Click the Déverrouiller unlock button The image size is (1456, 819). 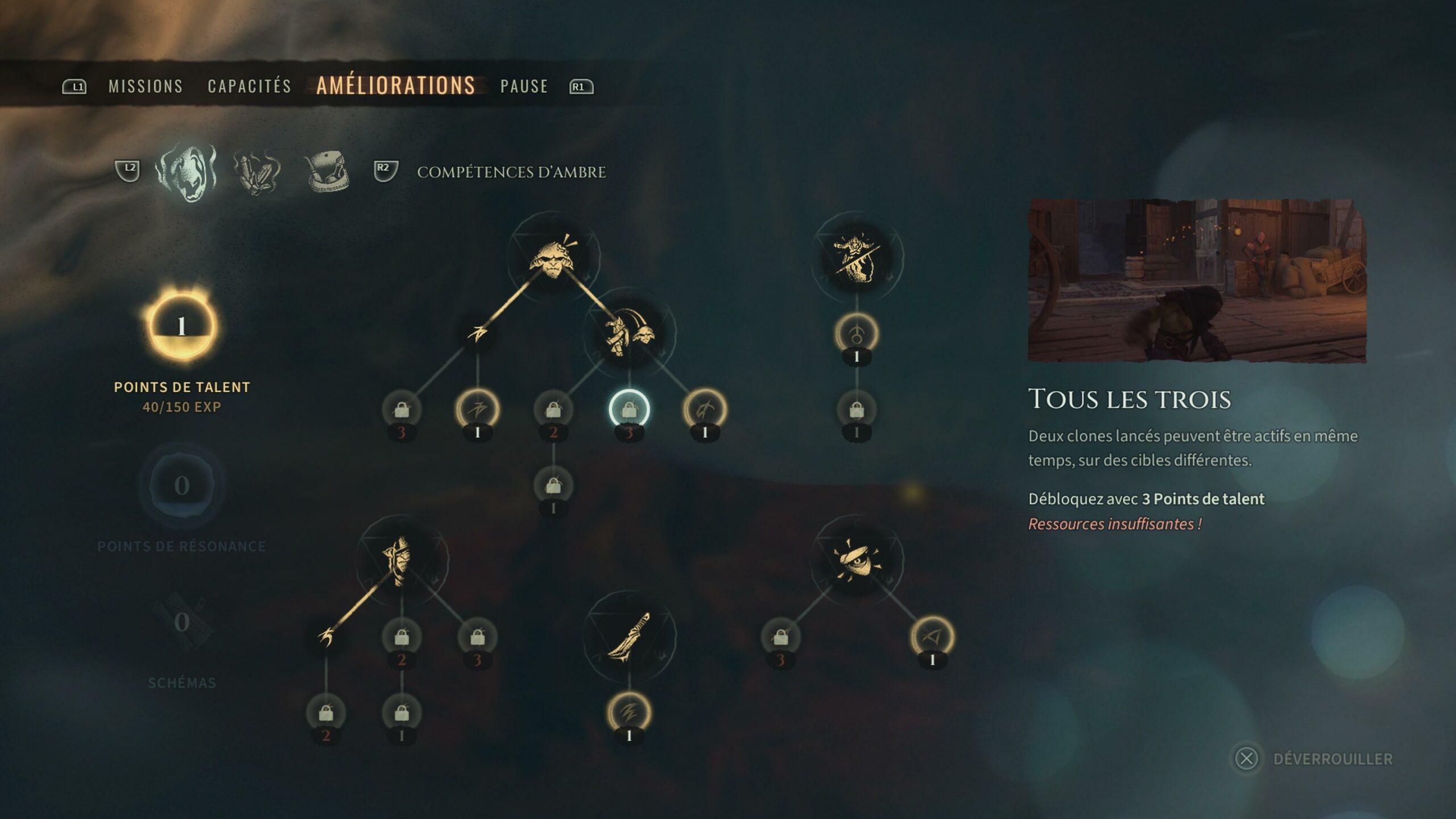coord(1314,759)
